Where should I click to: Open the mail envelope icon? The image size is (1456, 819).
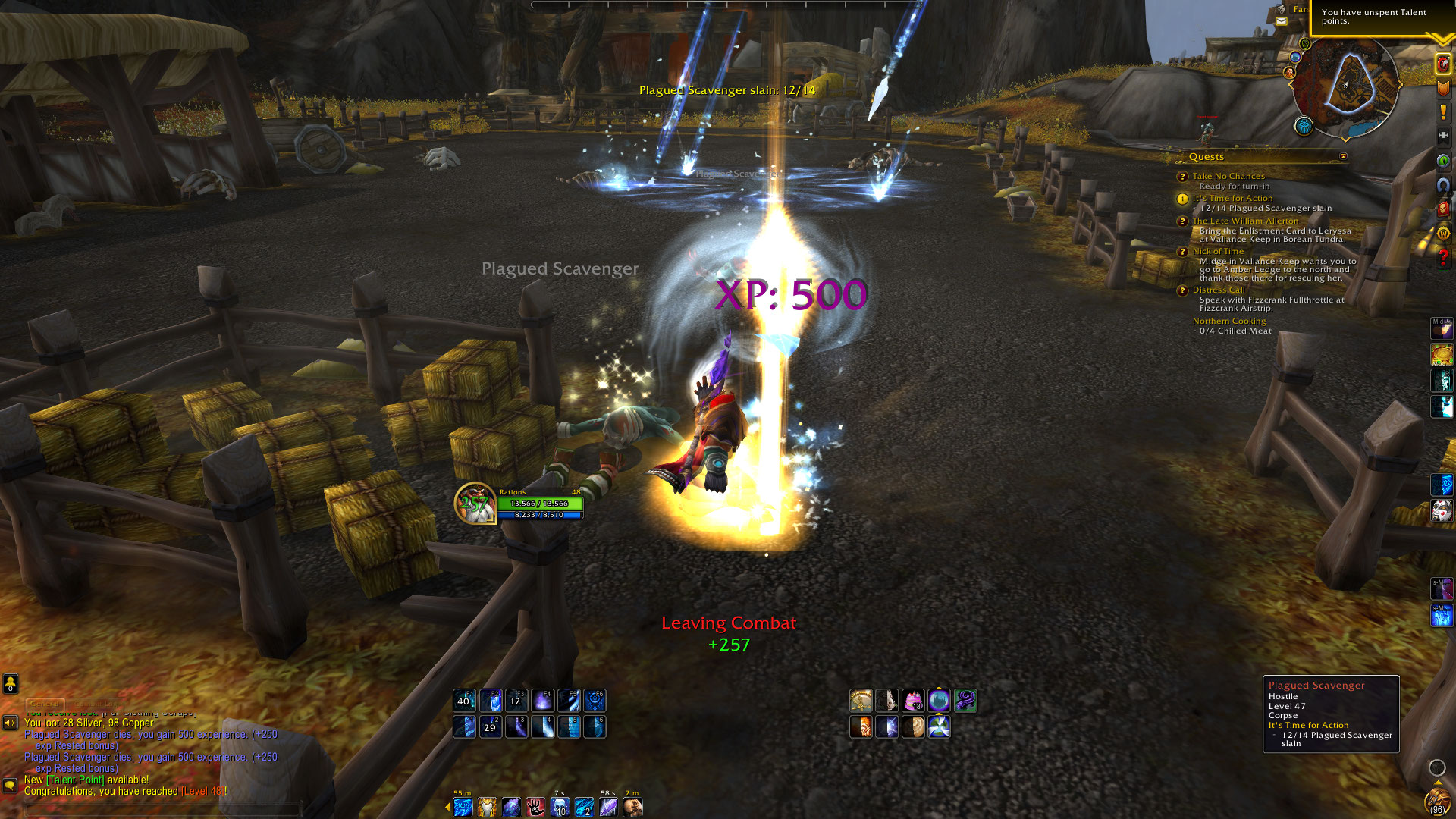tap(1282, 21)
